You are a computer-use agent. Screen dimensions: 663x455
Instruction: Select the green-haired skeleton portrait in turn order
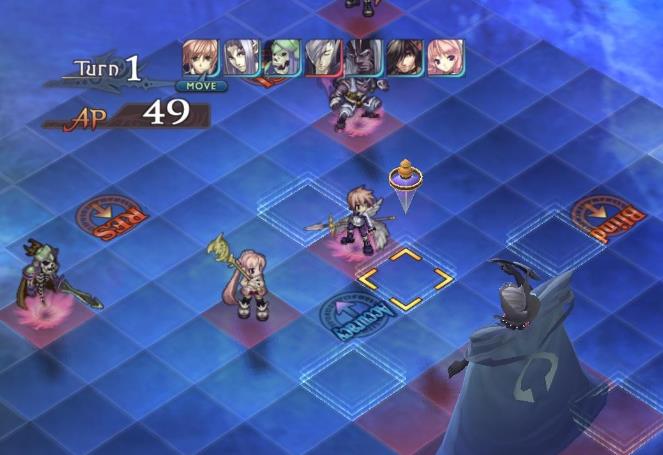(x=282, y=58)
